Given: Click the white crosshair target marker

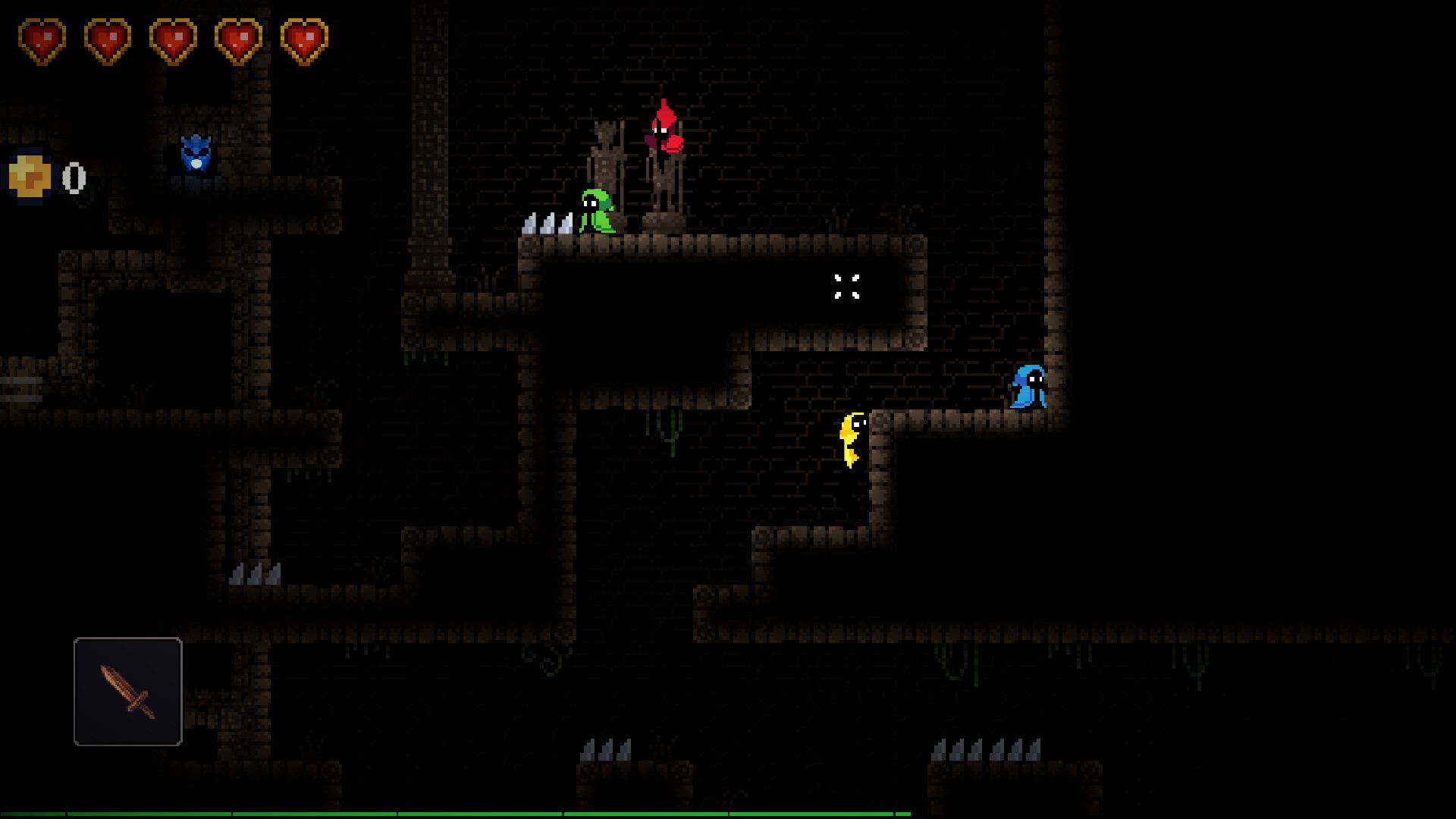Looking at the screenshot, I should [846, 287].
